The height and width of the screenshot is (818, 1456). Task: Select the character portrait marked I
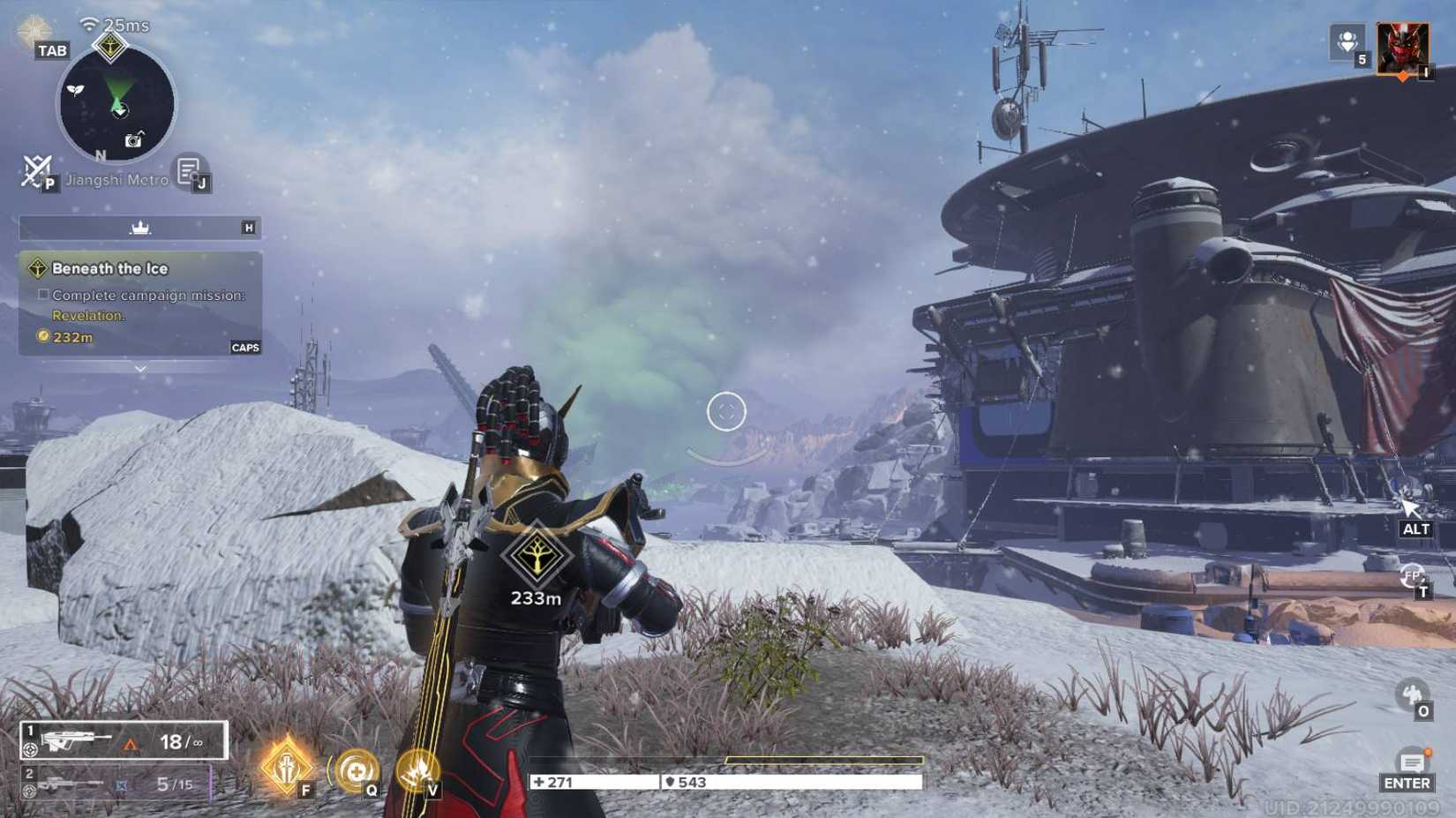(1403, 49)
